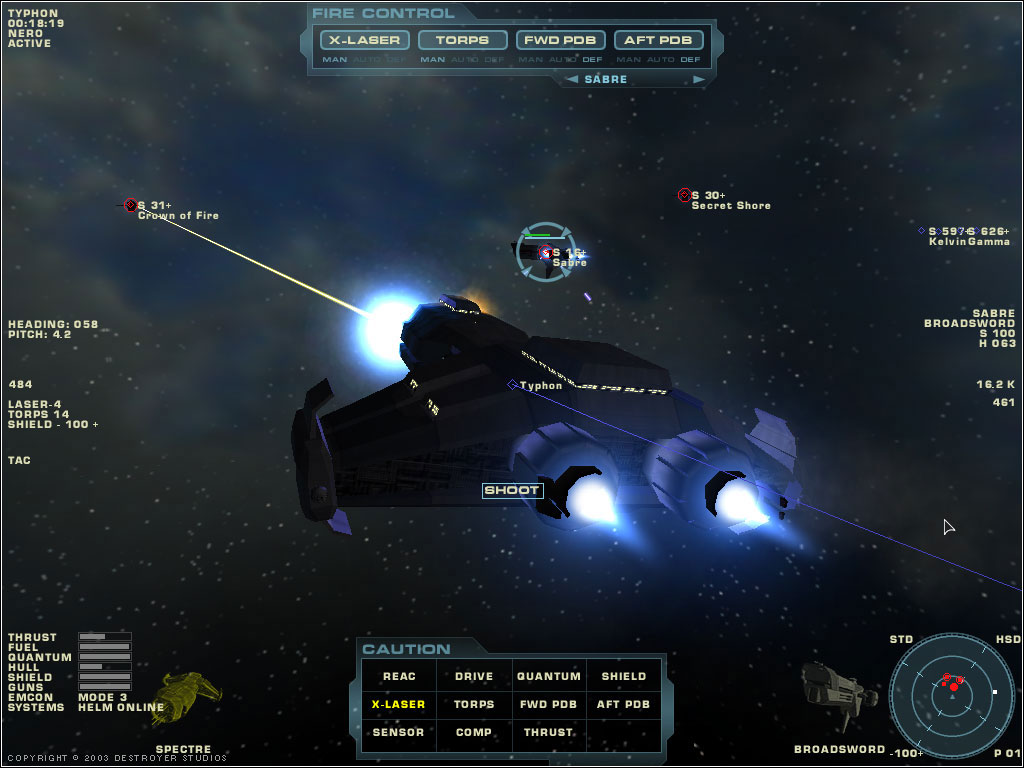Cycle to next target right of SABRE
The width and height of the screenshot is (1024, 768).
click(699, 79)
